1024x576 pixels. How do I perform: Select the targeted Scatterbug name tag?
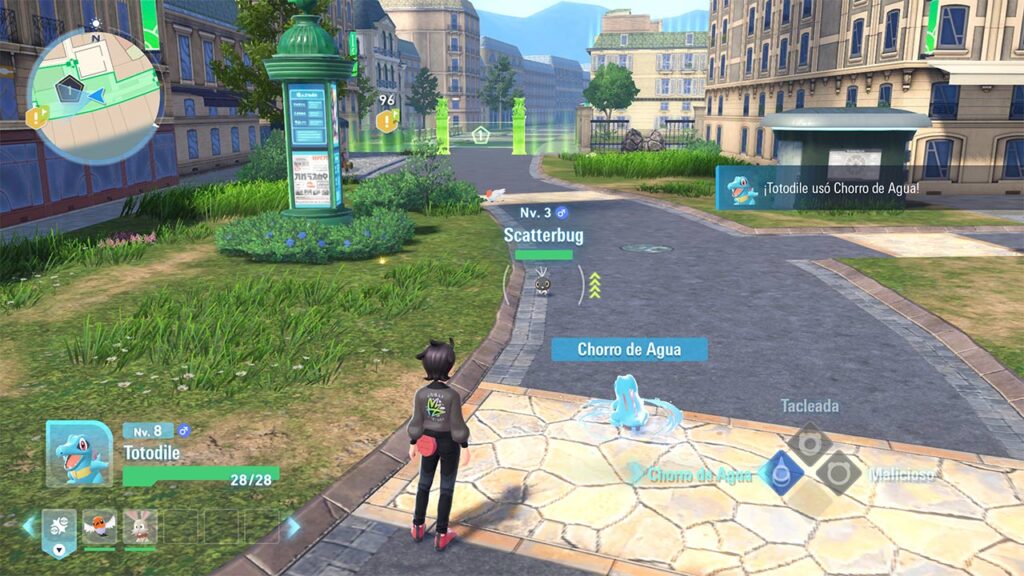tap(543, 236)
